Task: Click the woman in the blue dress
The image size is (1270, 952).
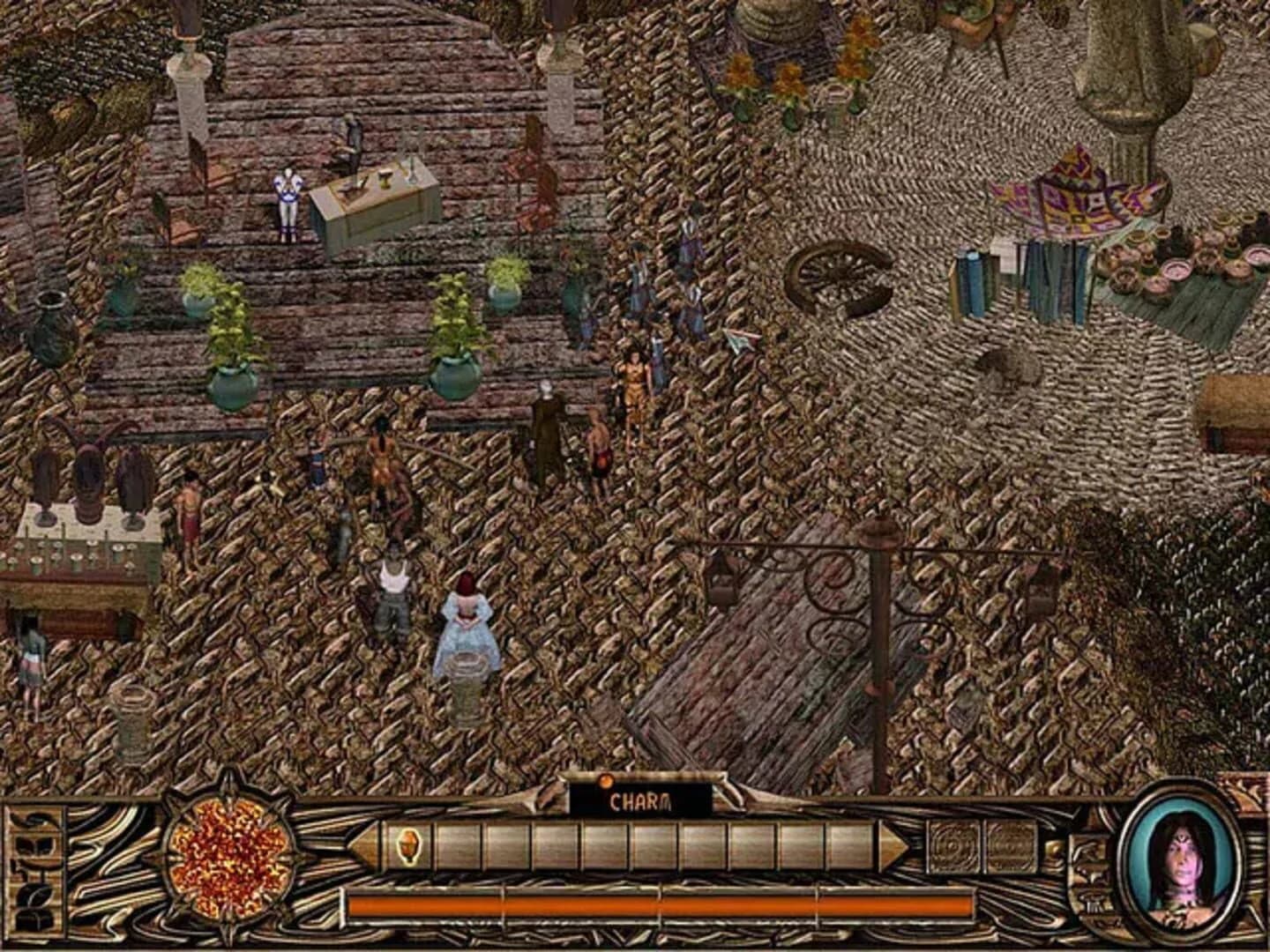Action: tap(467, 626)
